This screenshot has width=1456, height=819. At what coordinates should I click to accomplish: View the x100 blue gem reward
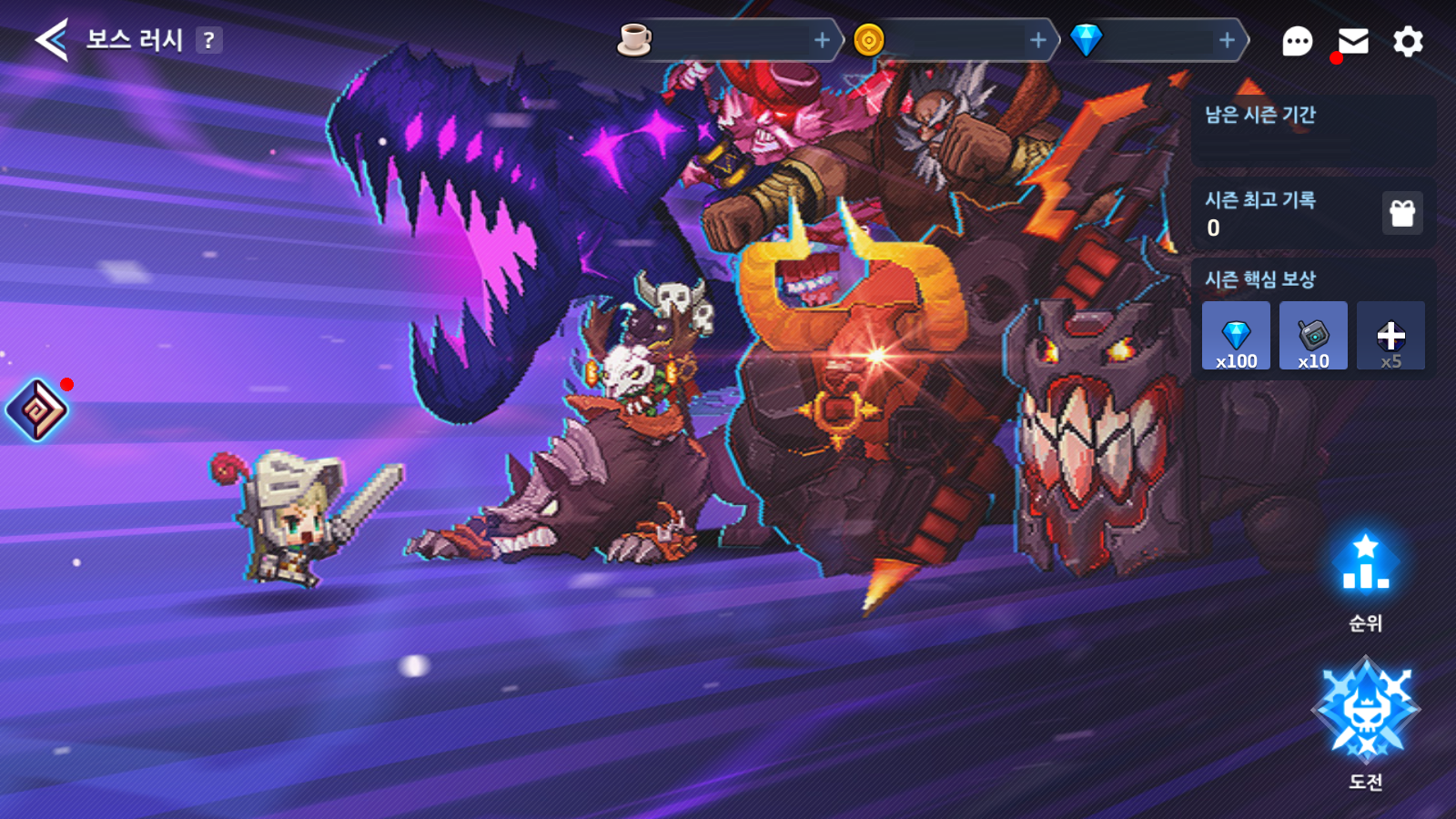1236,336
